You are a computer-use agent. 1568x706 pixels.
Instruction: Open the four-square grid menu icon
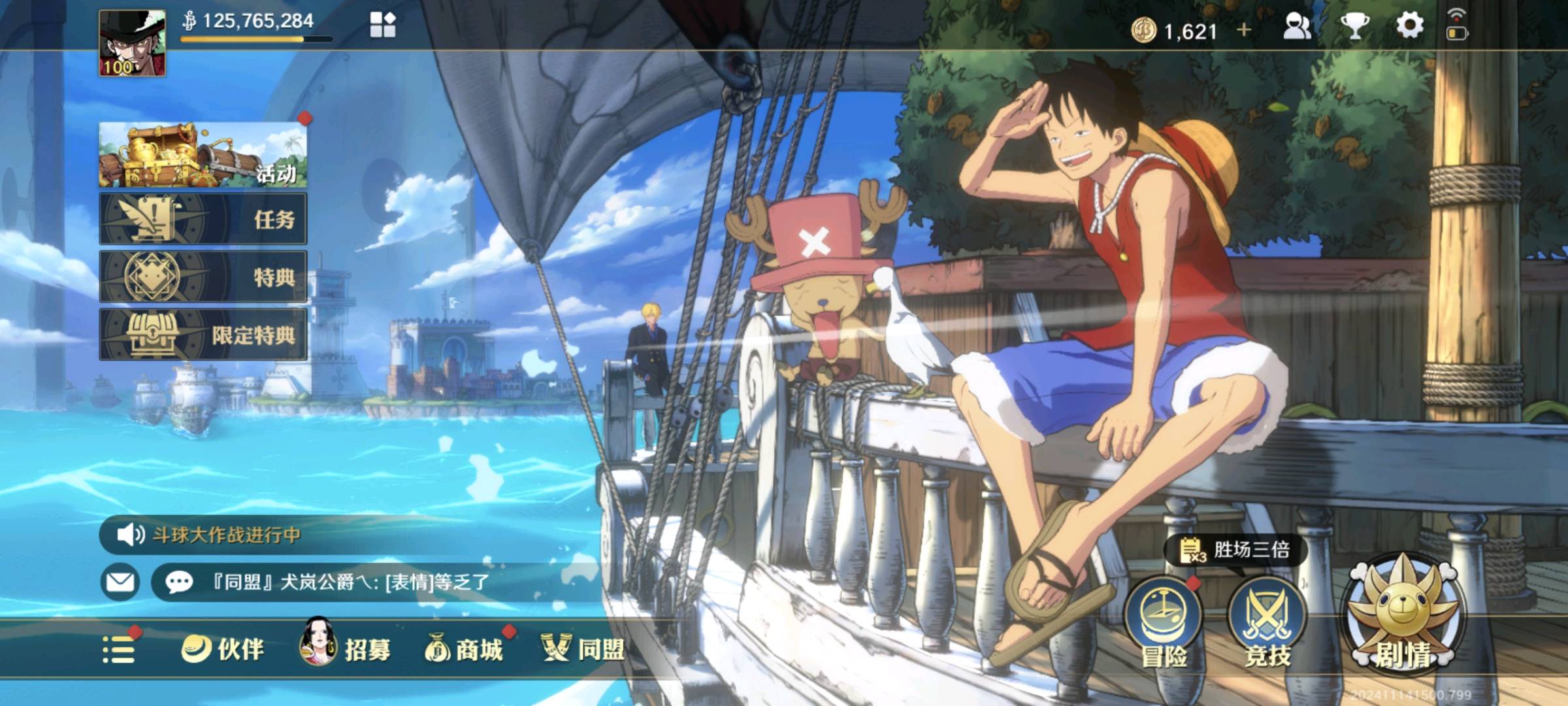pos(382,25)
